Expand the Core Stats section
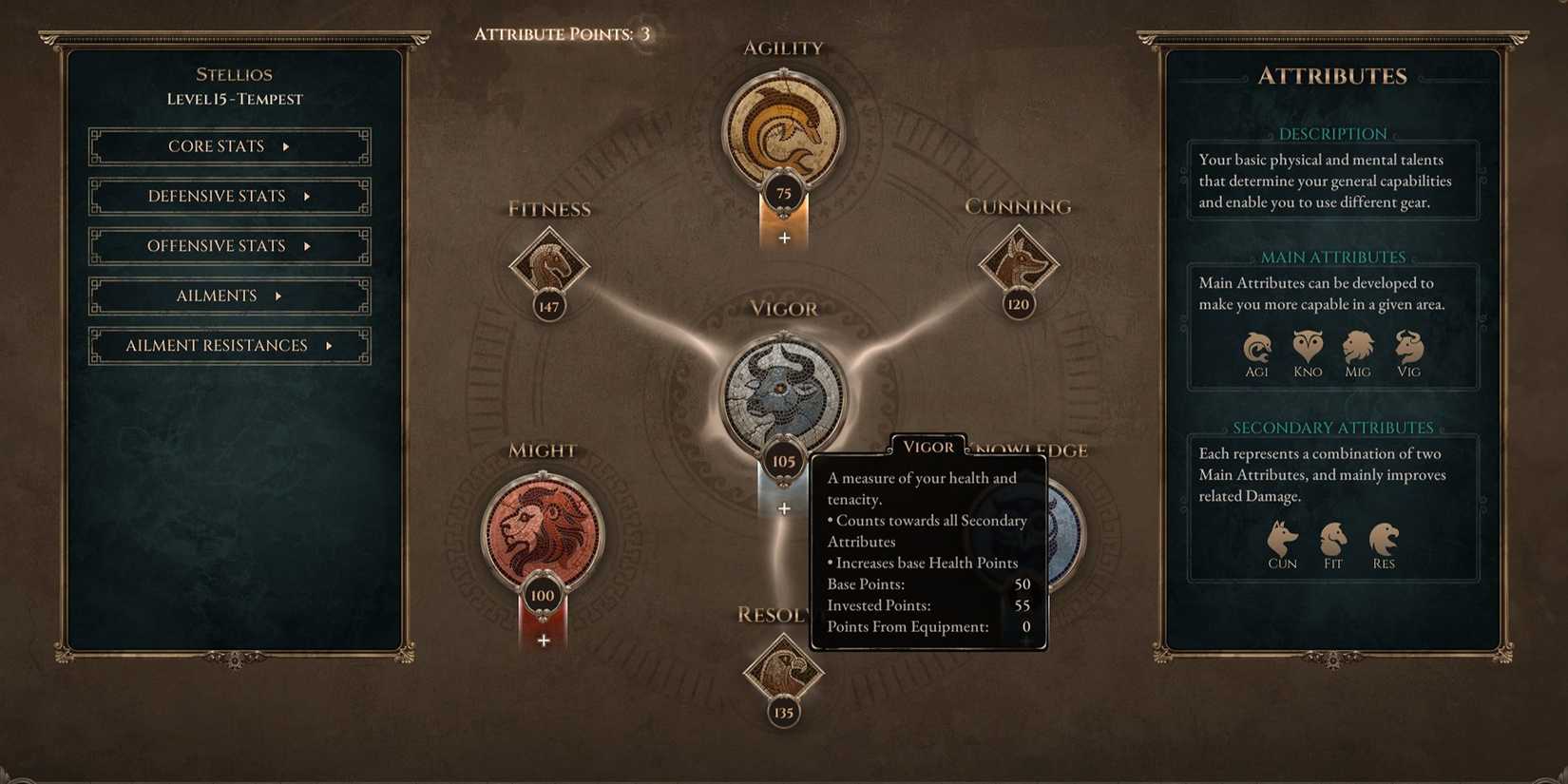 (x=228, y=145)
